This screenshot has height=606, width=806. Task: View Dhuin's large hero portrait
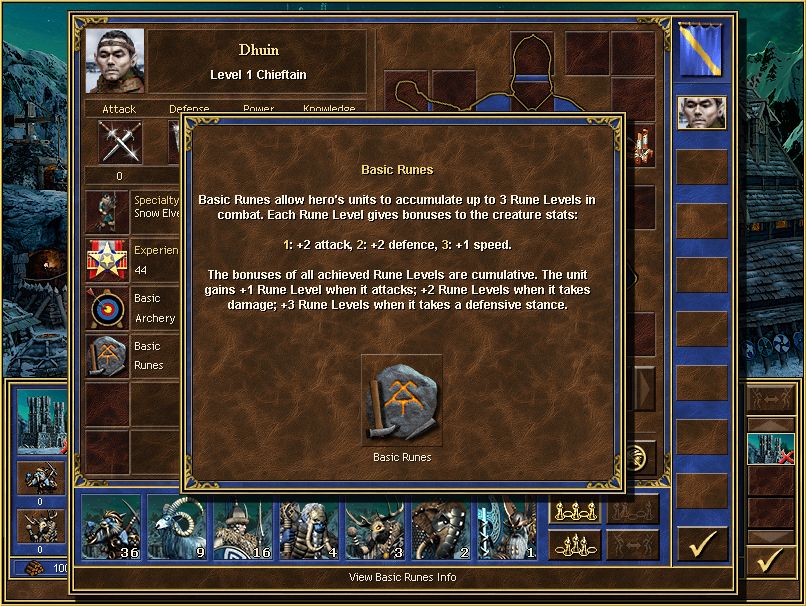(x=115, y=61)
